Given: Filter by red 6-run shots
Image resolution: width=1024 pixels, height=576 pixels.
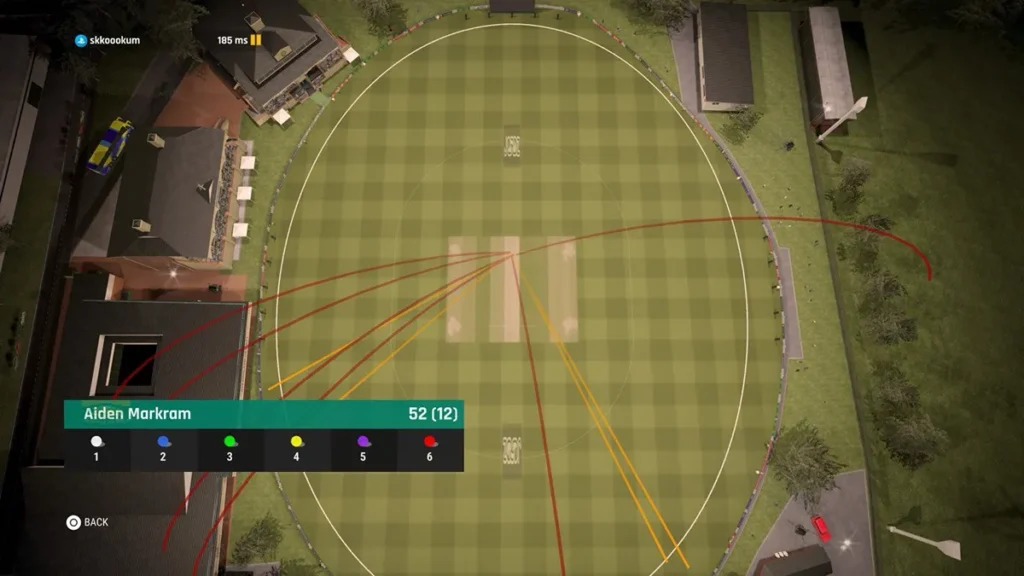Looking at the screenshot, I should point(430,448).
